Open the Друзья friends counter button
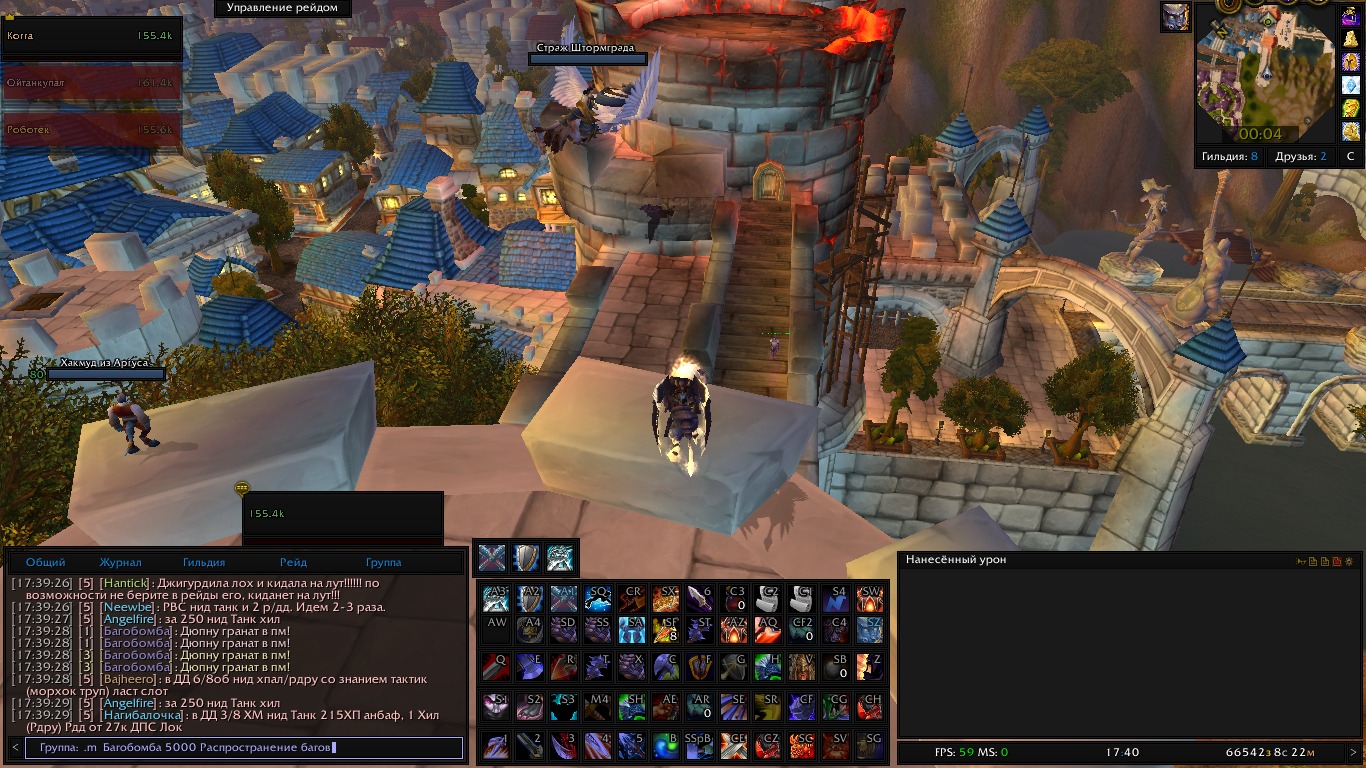This screenshot has height=768, width=1366. coord(1301,157)
